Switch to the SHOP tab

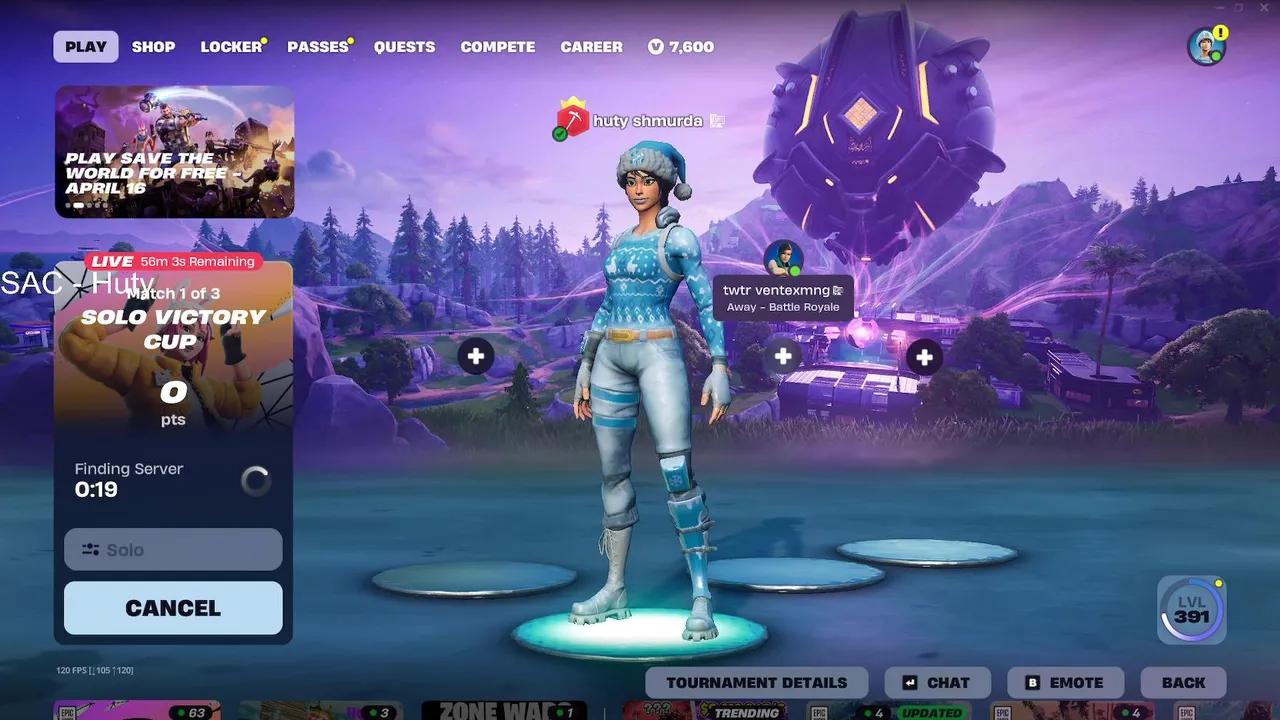coord(153,46)
